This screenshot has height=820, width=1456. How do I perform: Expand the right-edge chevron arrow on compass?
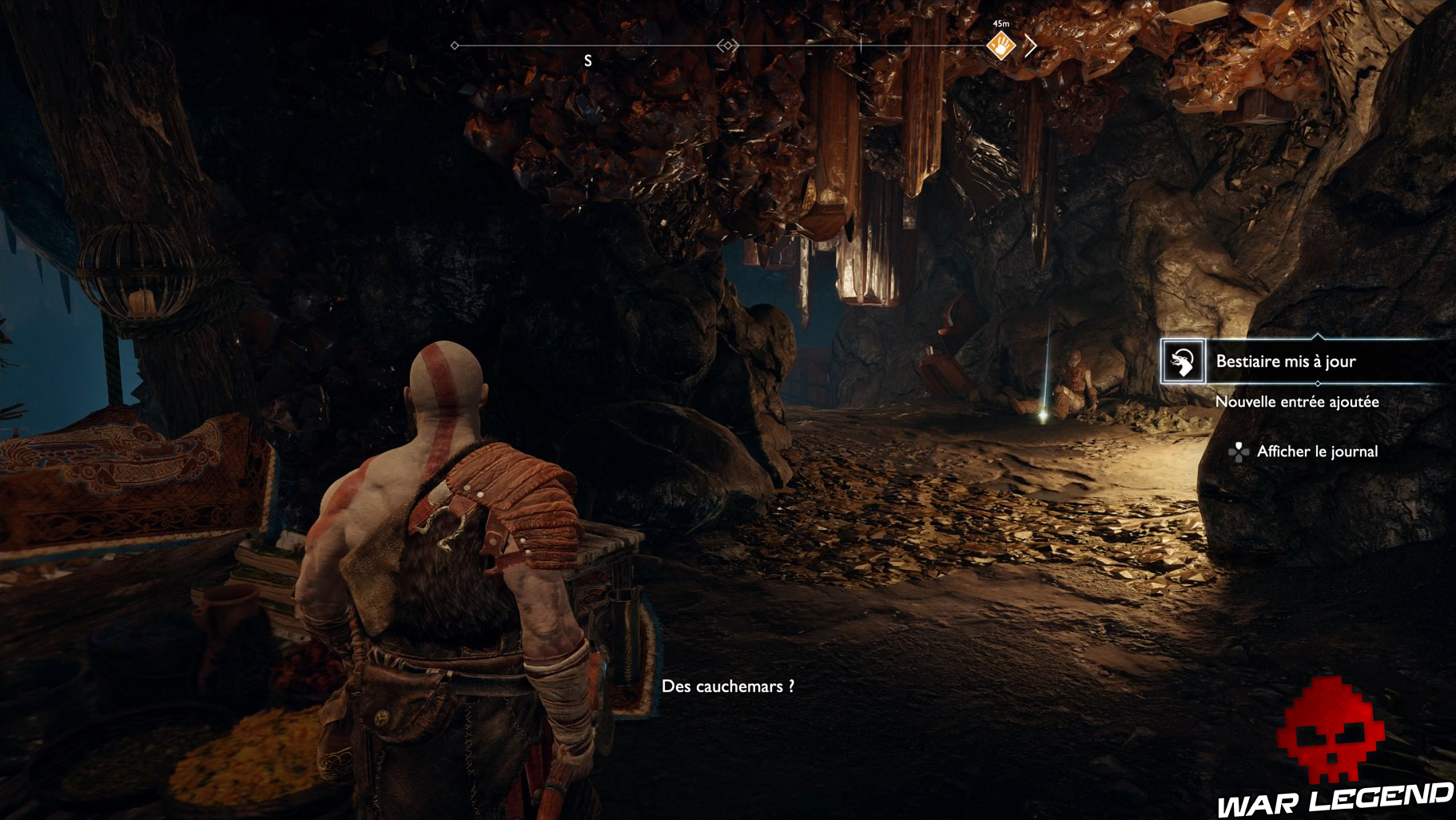(1030, 45)
